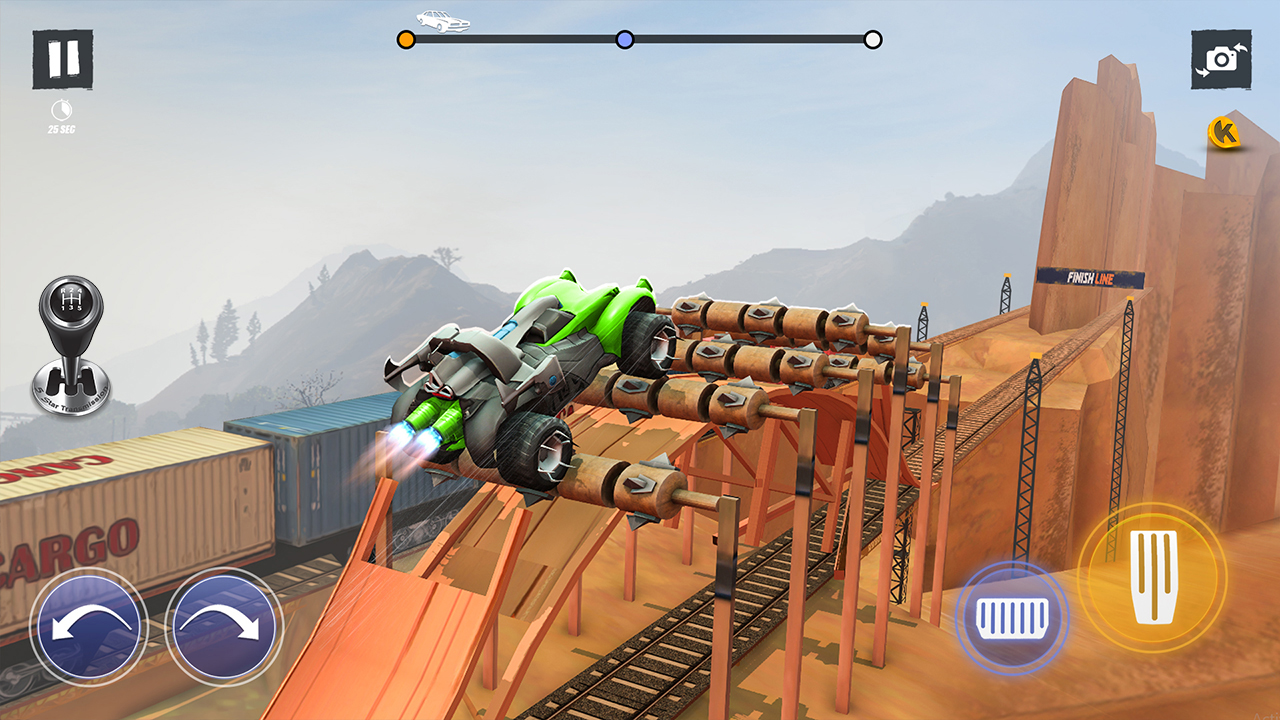Switch the camera view

tap(1221, 58)
